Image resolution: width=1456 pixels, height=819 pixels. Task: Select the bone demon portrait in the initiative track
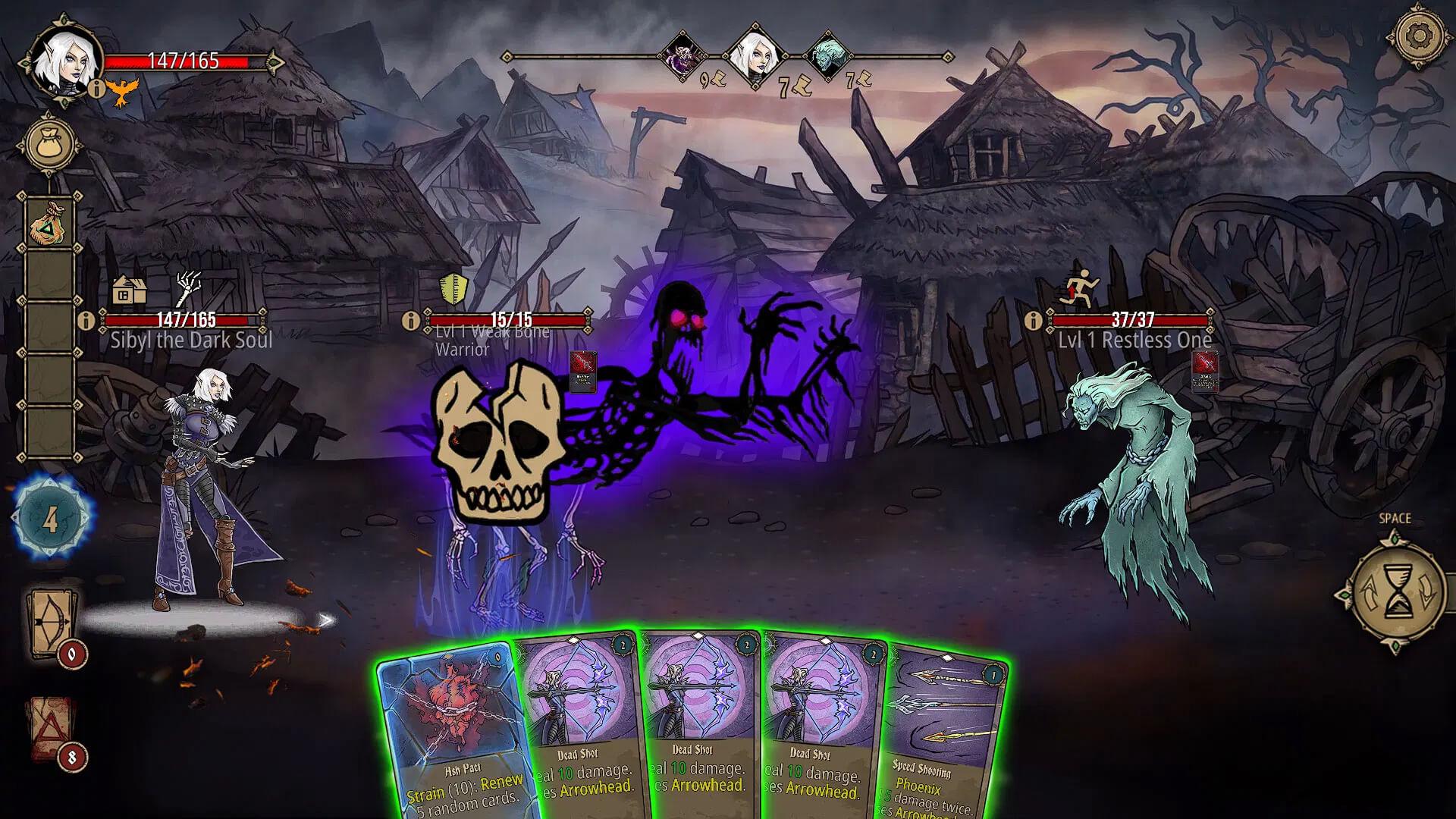point(682,55)
